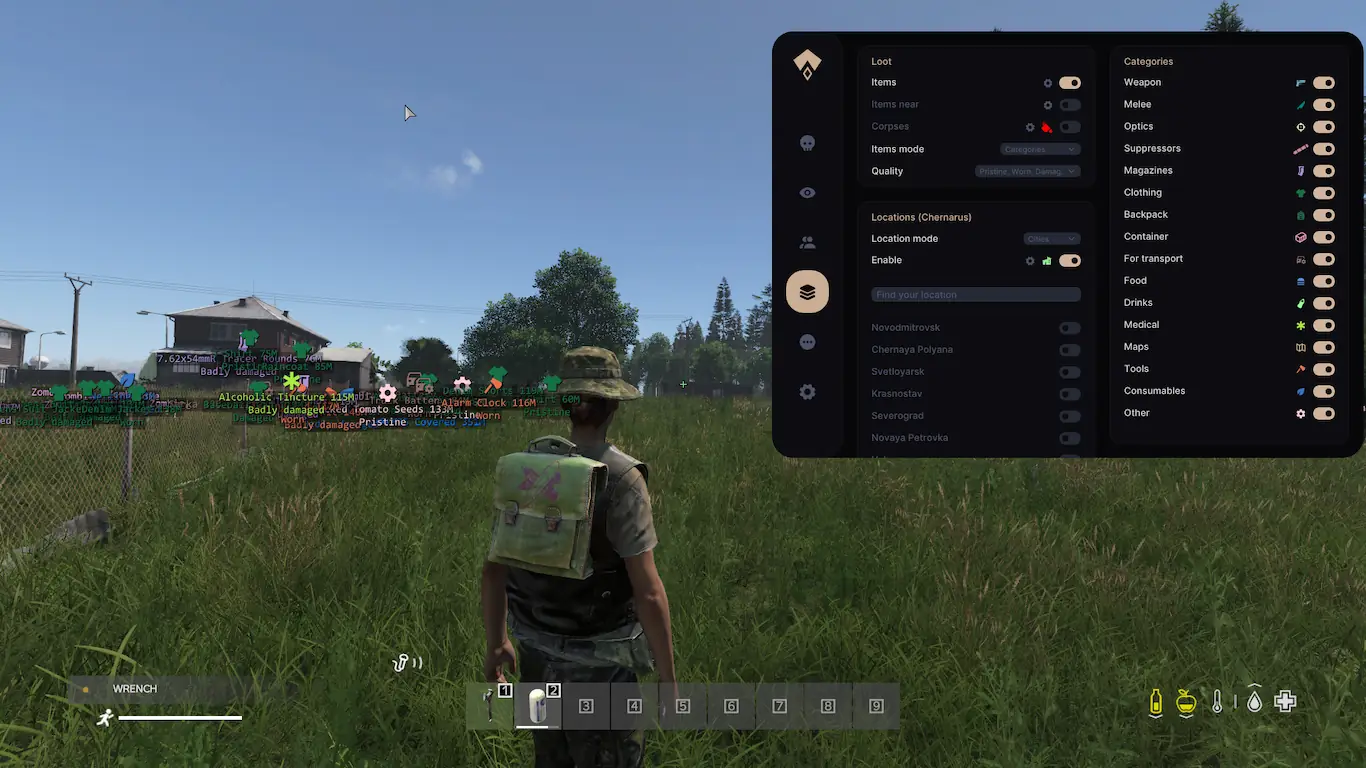Click the gear icon next to Items
The width and height of the screenshot is (1366, 768).
click(x=1048, y=83)
